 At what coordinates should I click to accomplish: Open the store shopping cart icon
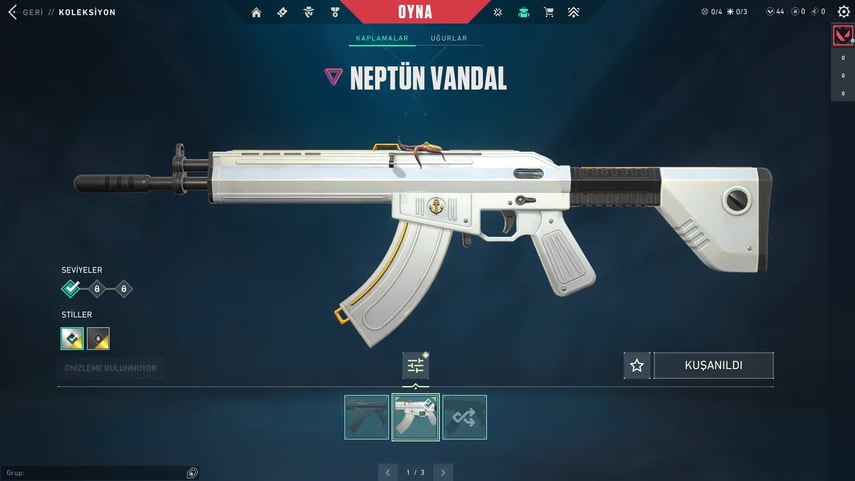[x=548, y=12]
